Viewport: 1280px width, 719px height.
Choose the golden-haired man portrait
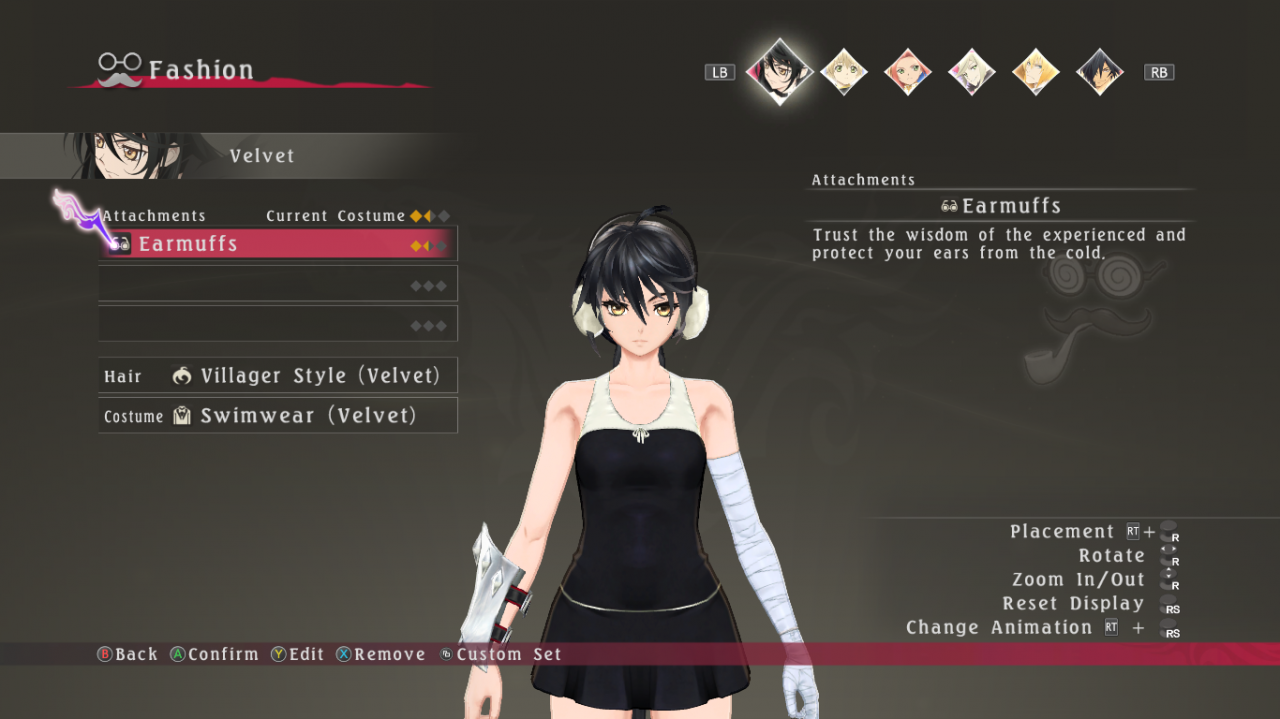[x=1036, y=72]
